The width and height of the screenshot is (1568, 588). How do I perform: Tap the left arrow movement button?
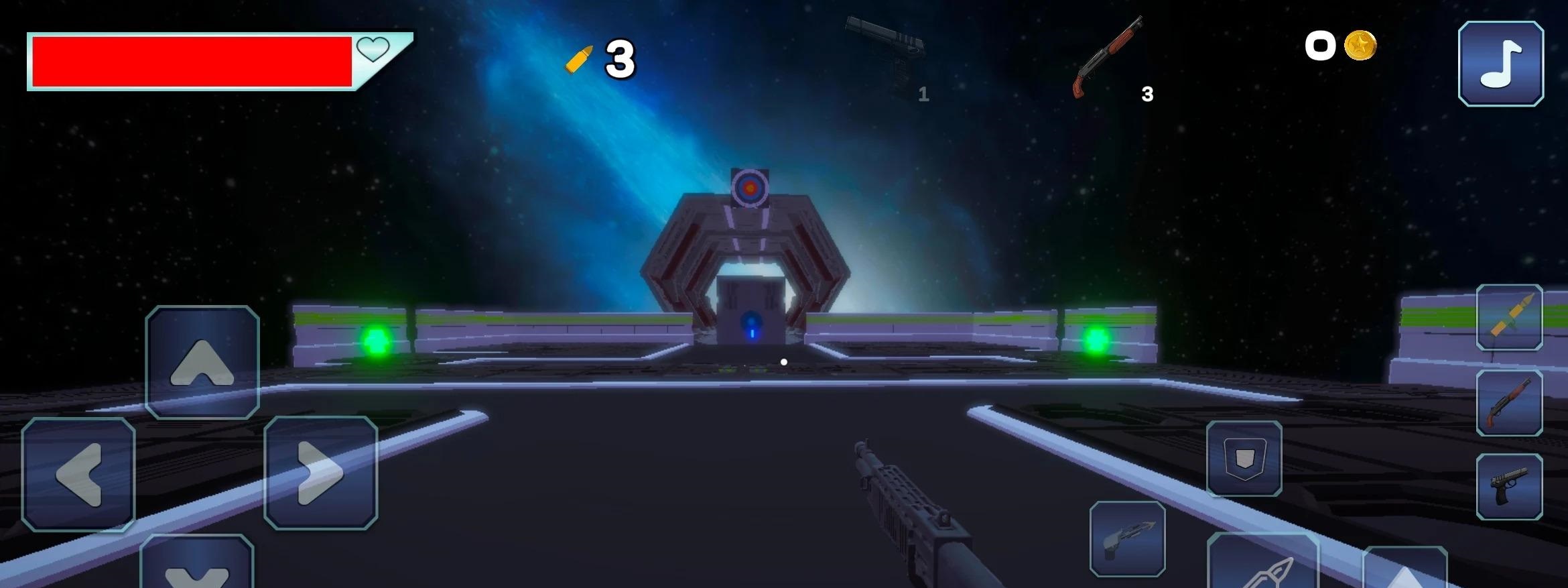[x=78, y=474]
